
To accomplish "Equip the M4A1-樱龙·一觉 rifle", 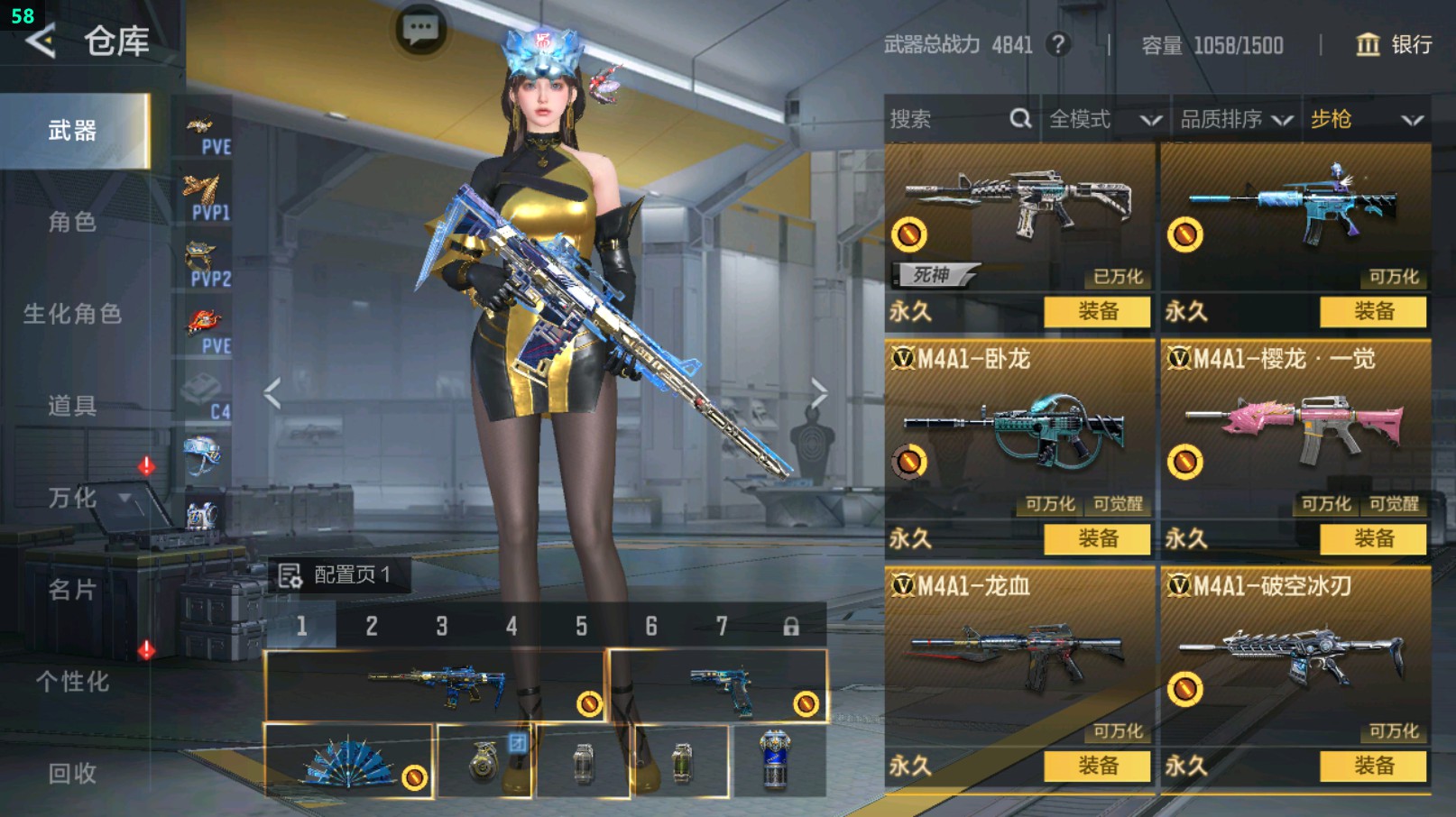I will 1373,539.
